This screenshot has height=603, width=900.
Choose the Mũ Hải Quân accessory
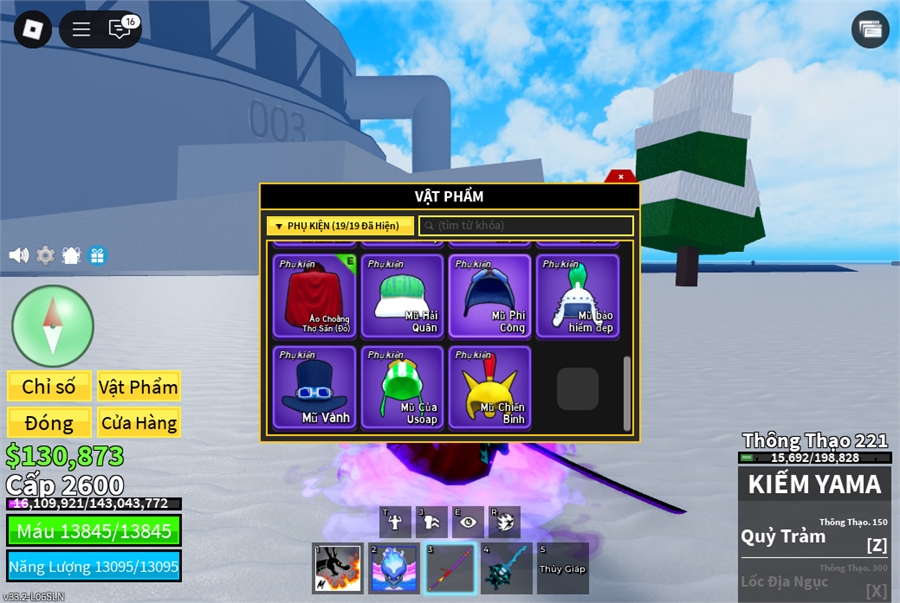point(402,296)
